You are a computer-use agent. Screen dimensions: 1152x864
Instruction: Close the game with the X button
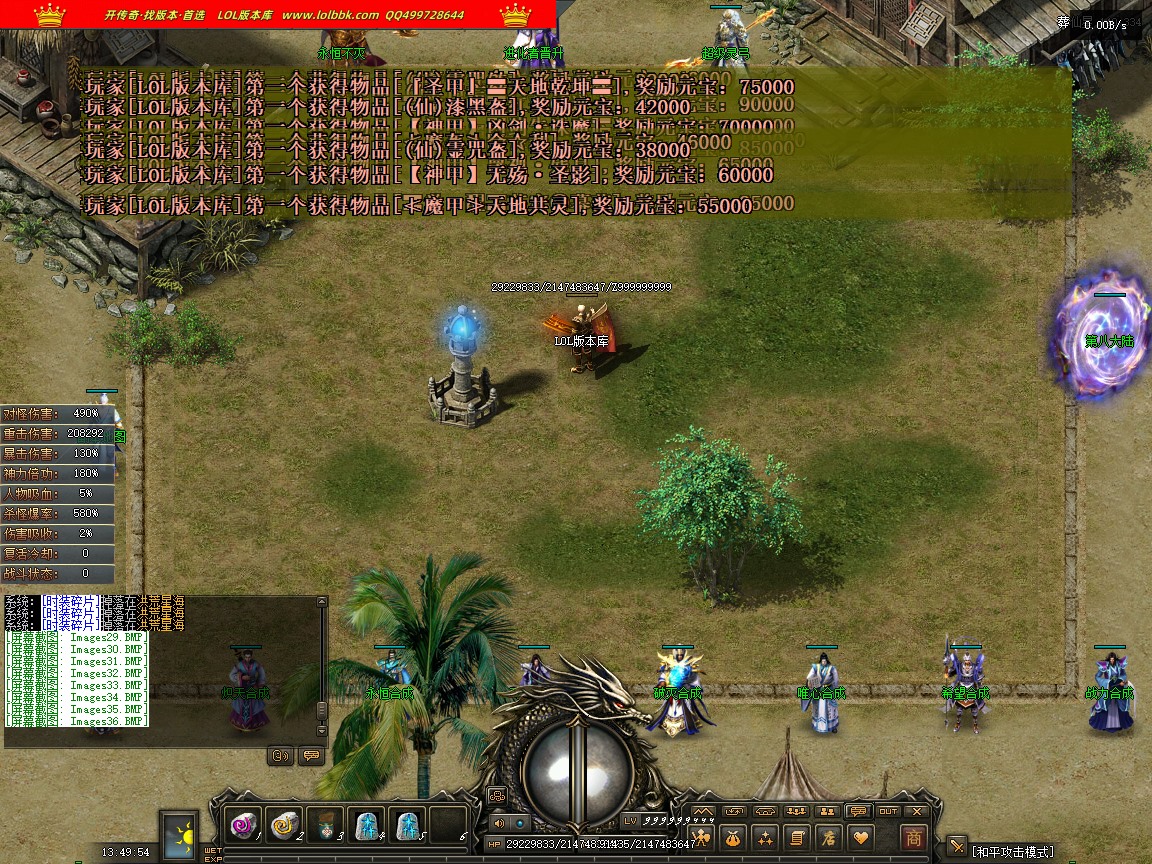point(915,811)
